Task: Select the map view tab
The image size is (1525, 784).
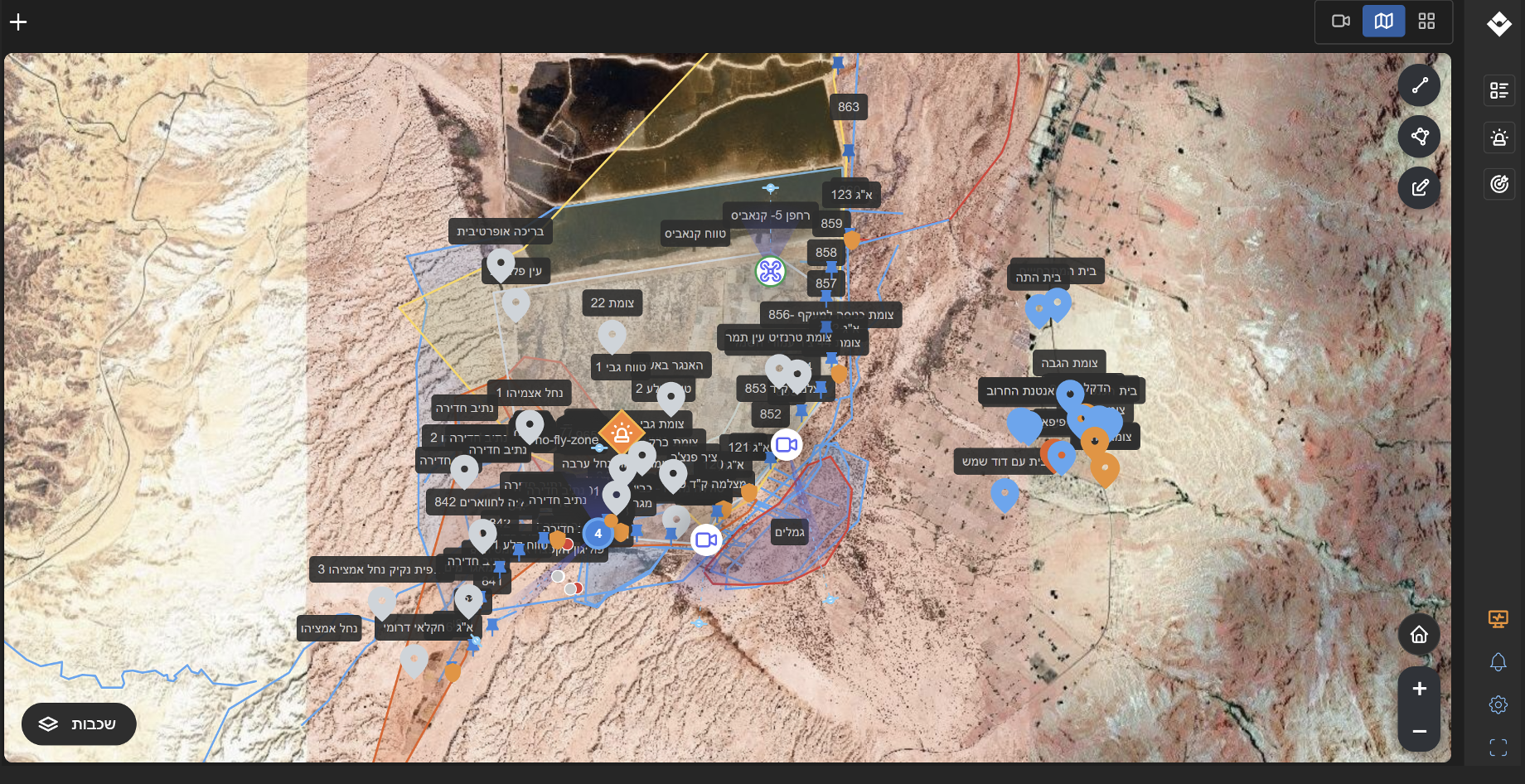Action: point(1383,21)
